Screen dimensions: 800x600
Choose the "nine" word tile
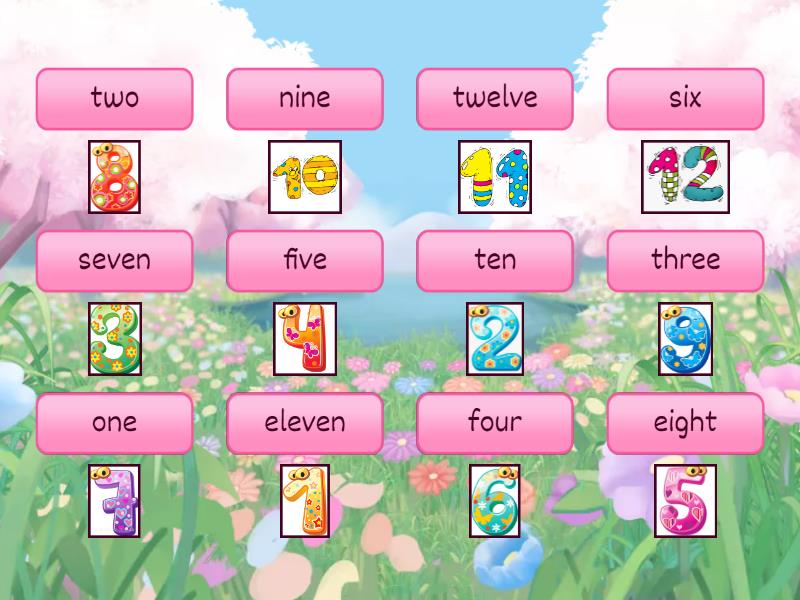point(305,99)
